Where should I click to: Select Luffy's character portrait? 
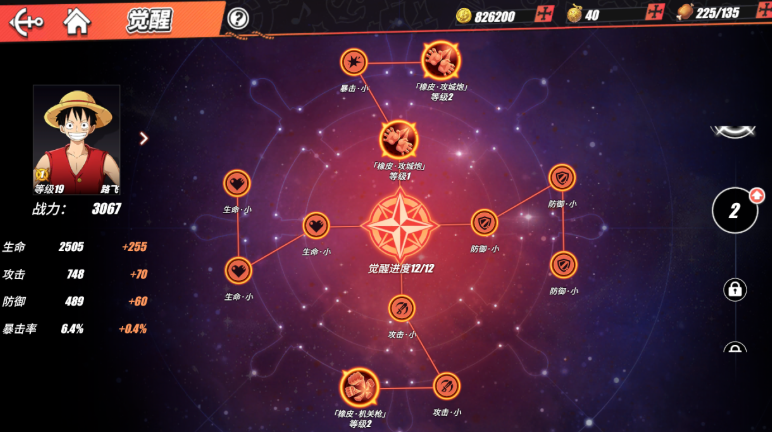coord(76,132)
